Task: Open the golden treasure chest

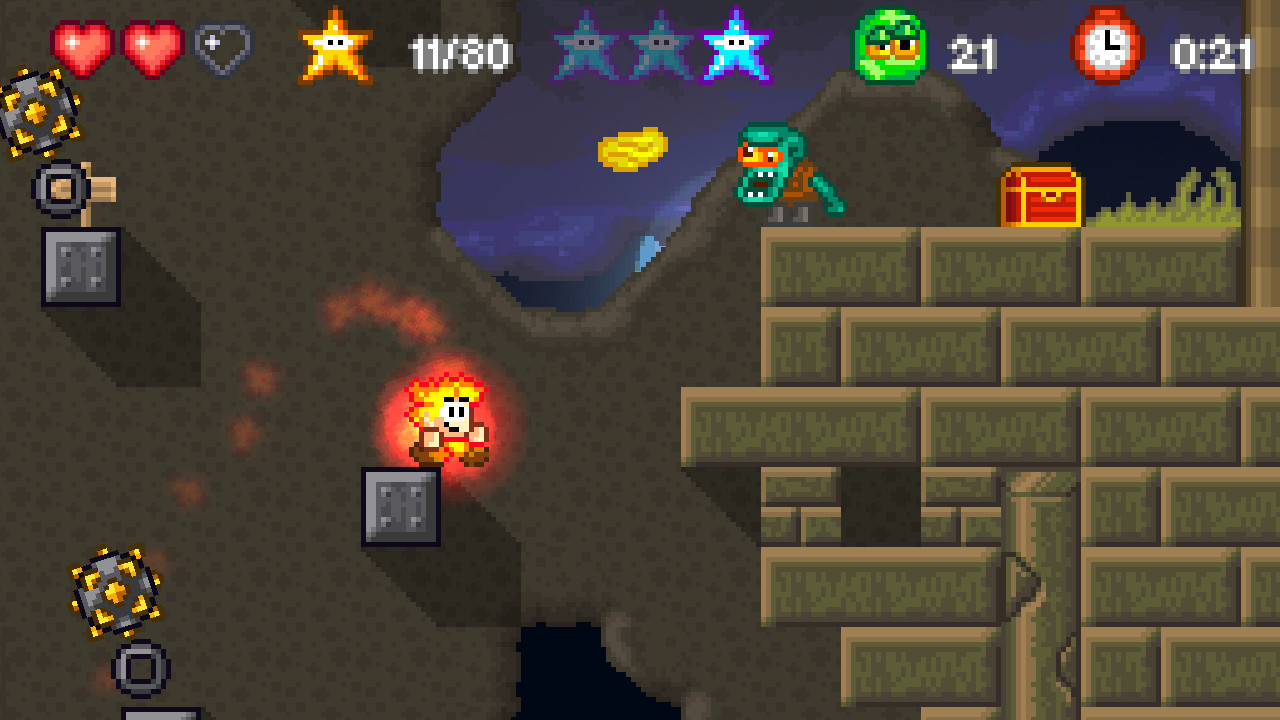Action: (x=1040, y=195)
